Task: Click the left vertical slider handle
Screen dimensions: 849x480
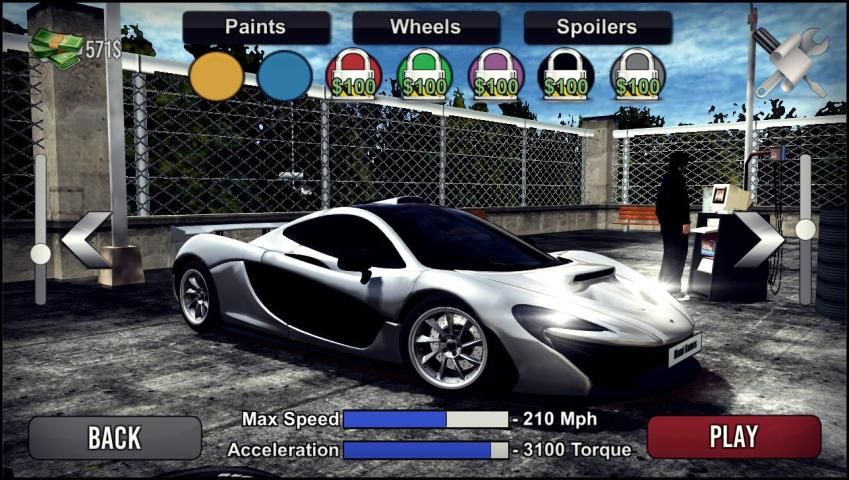Action: (41, 254)
